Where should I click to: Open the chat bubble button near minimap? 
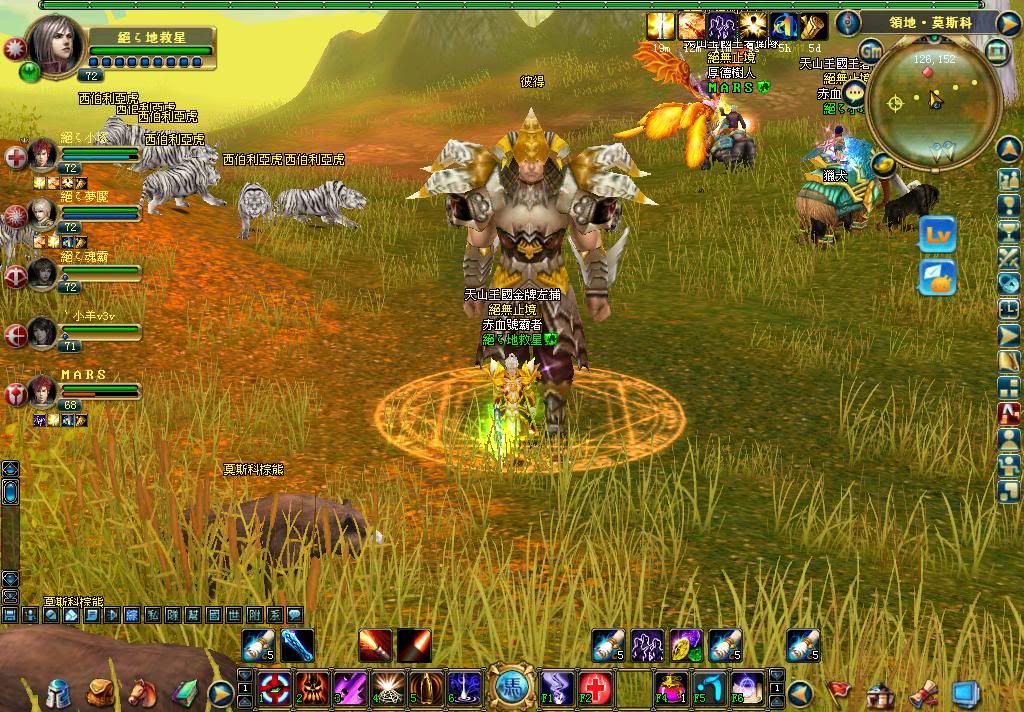pyautogui.click(x=853, y=94)
